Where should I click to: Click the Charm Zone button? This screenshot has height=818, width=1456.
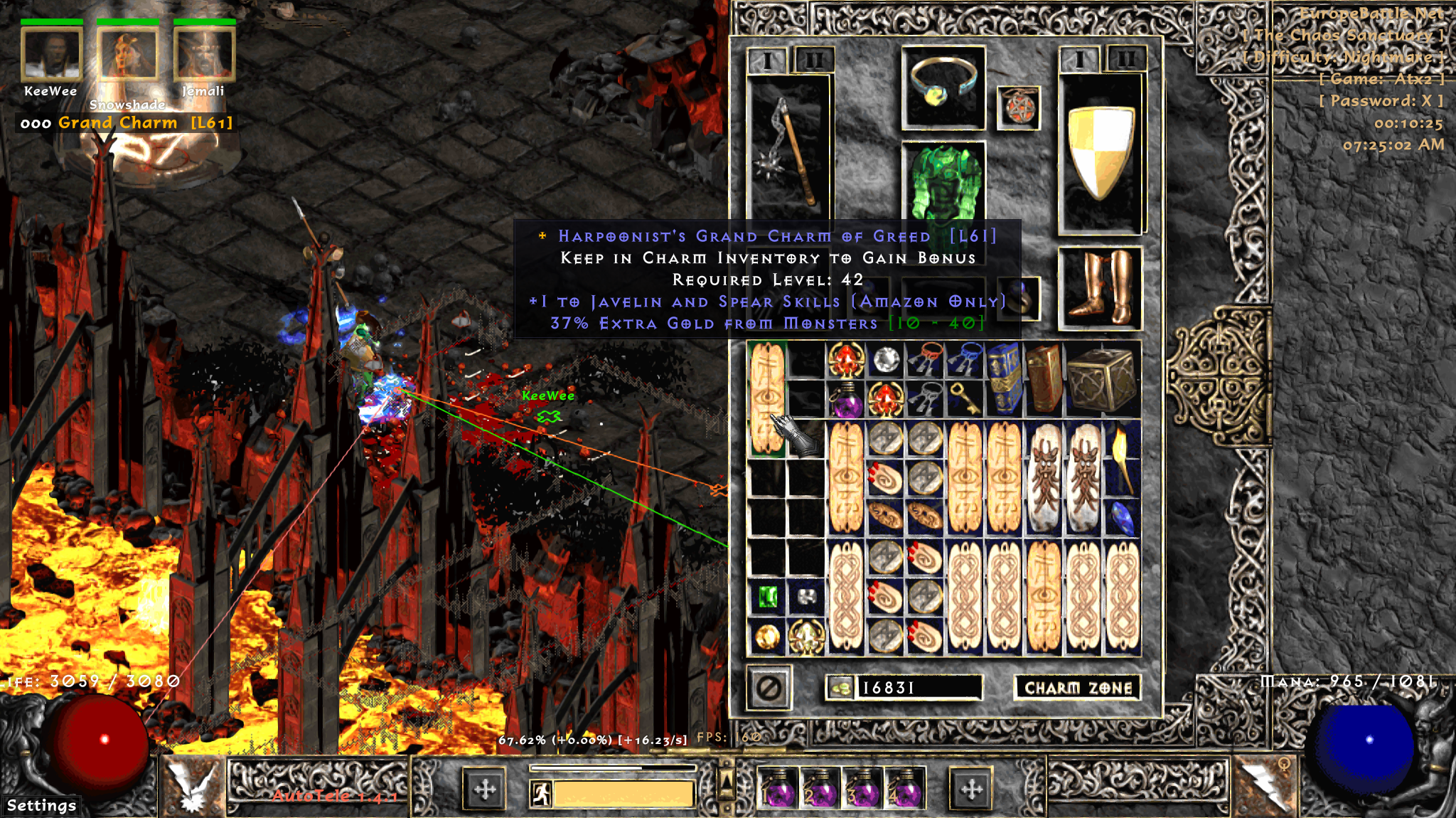coord(1077,687)
